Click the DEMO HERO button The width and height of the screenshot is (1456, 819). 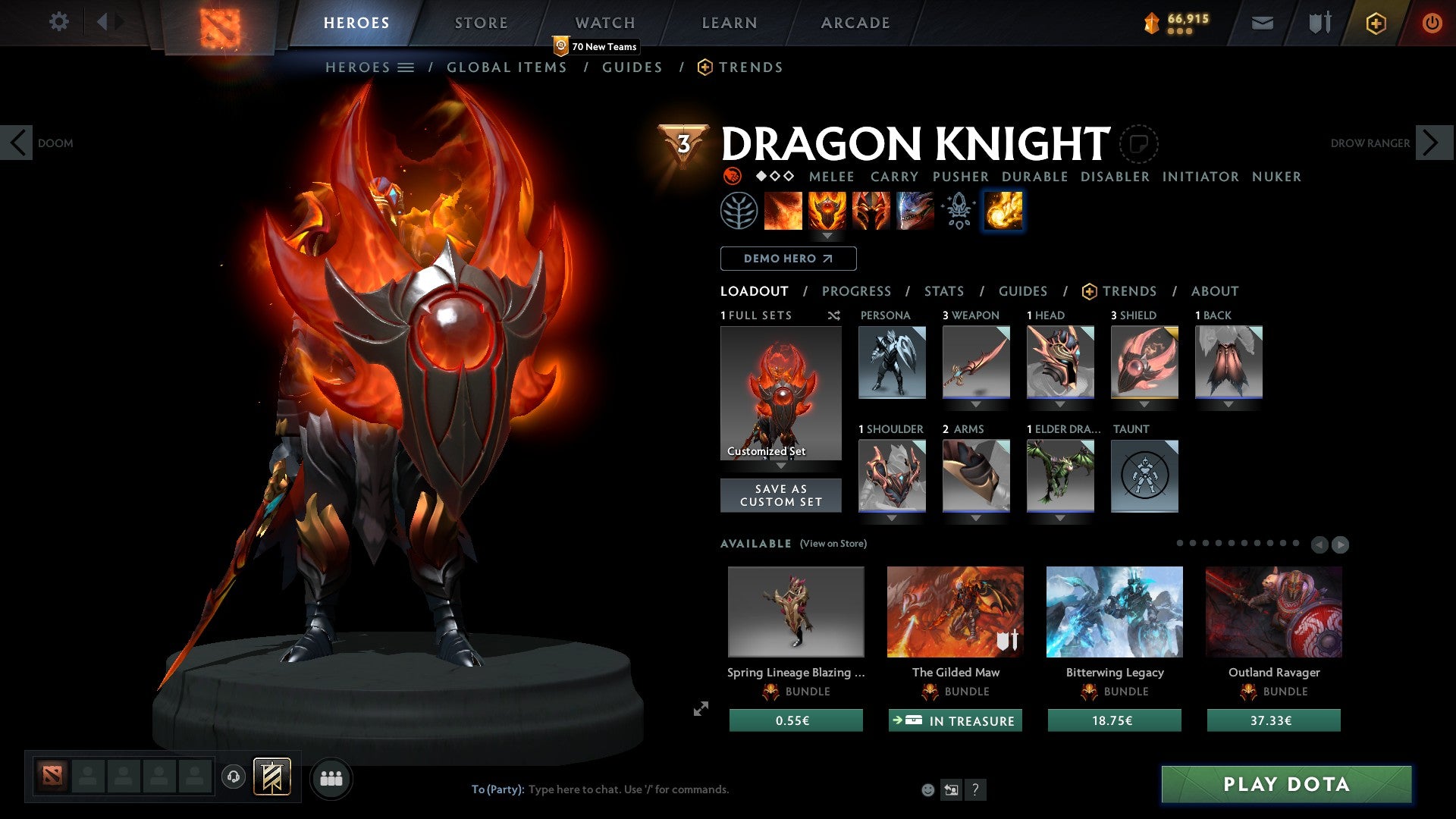point(787,258)
